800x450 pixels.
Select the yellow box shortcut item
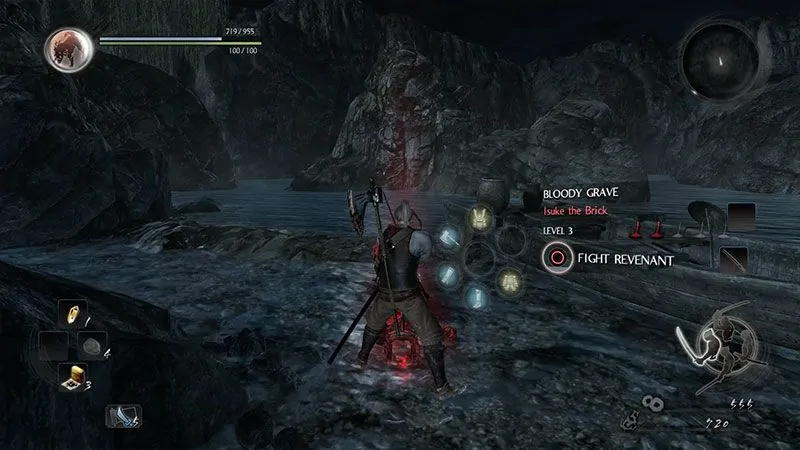(74, 377)
